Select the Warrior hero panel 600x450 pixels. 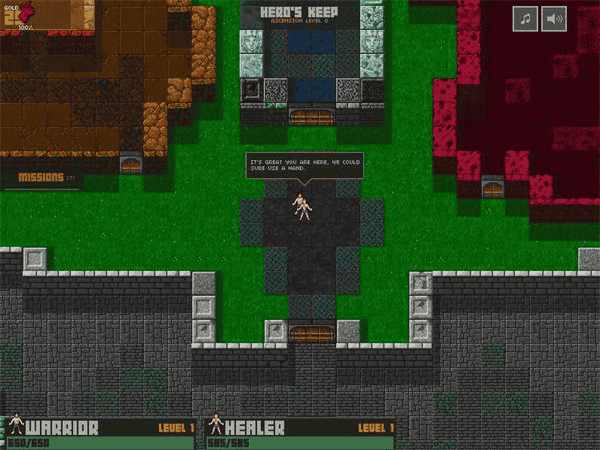point(100,432)
